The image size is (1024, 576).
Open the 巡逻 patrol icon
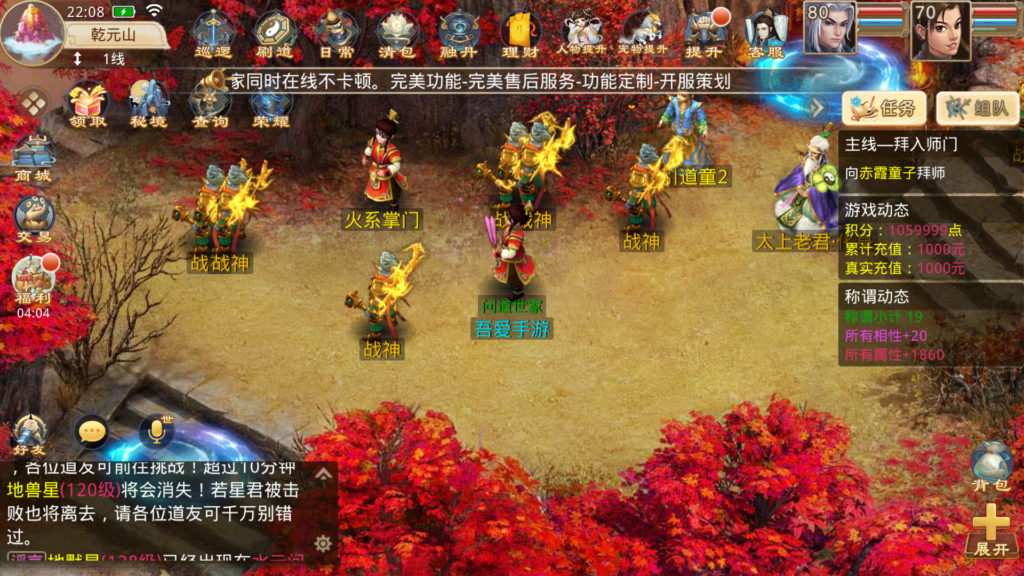(212, 33)
